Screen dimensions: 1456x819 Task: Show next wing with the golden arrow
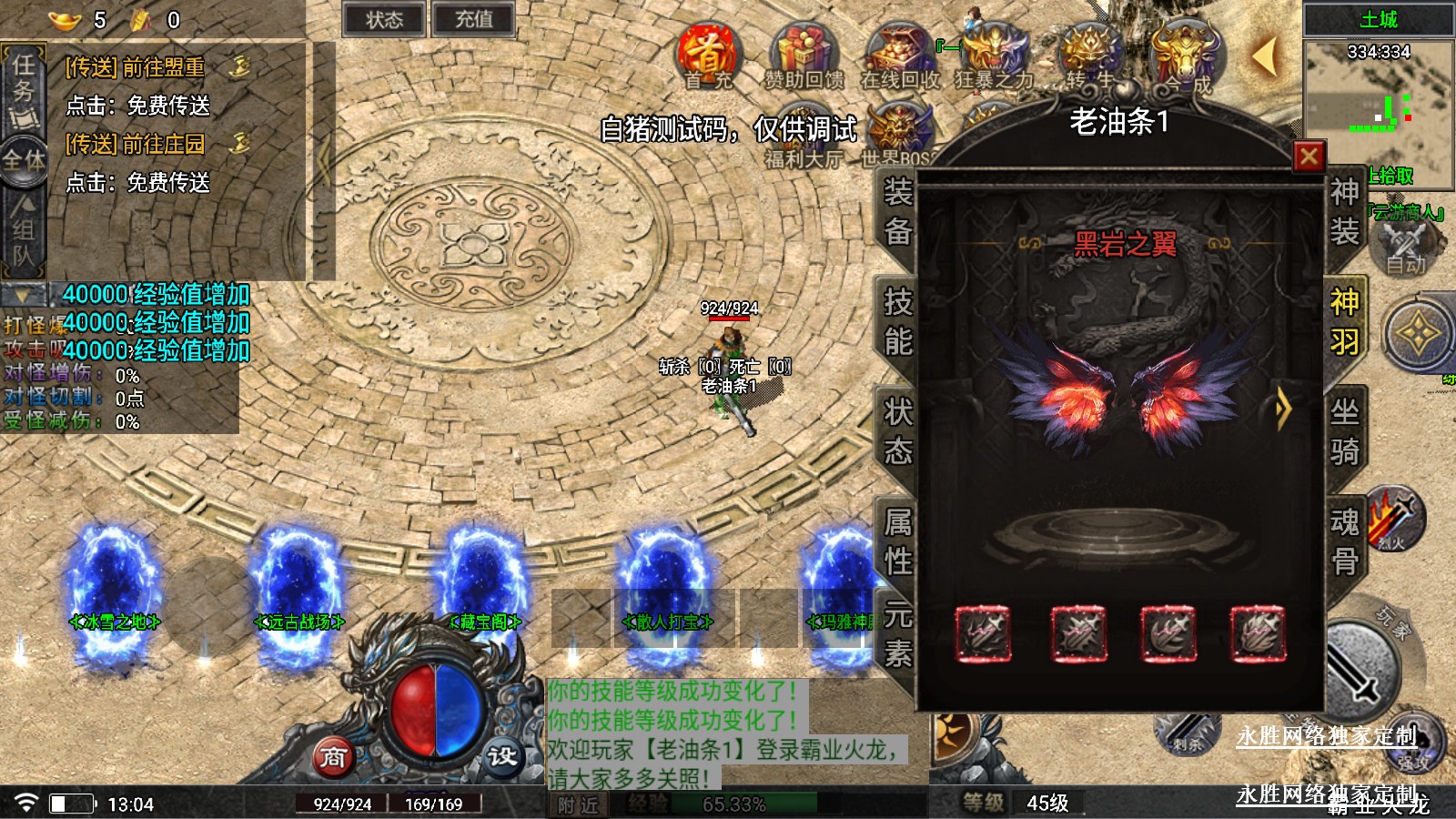tap(1283, 409)
